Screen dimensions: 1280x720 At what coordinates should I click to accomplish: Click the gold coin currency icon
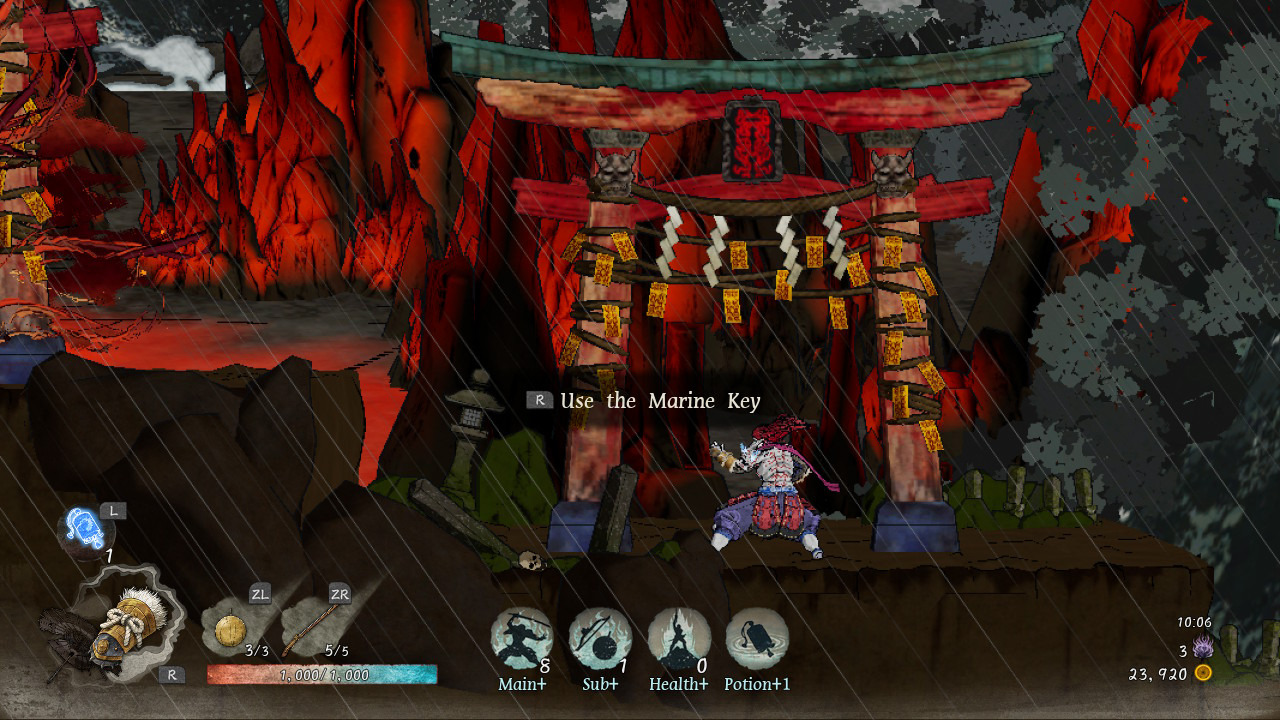point(1204,673)
